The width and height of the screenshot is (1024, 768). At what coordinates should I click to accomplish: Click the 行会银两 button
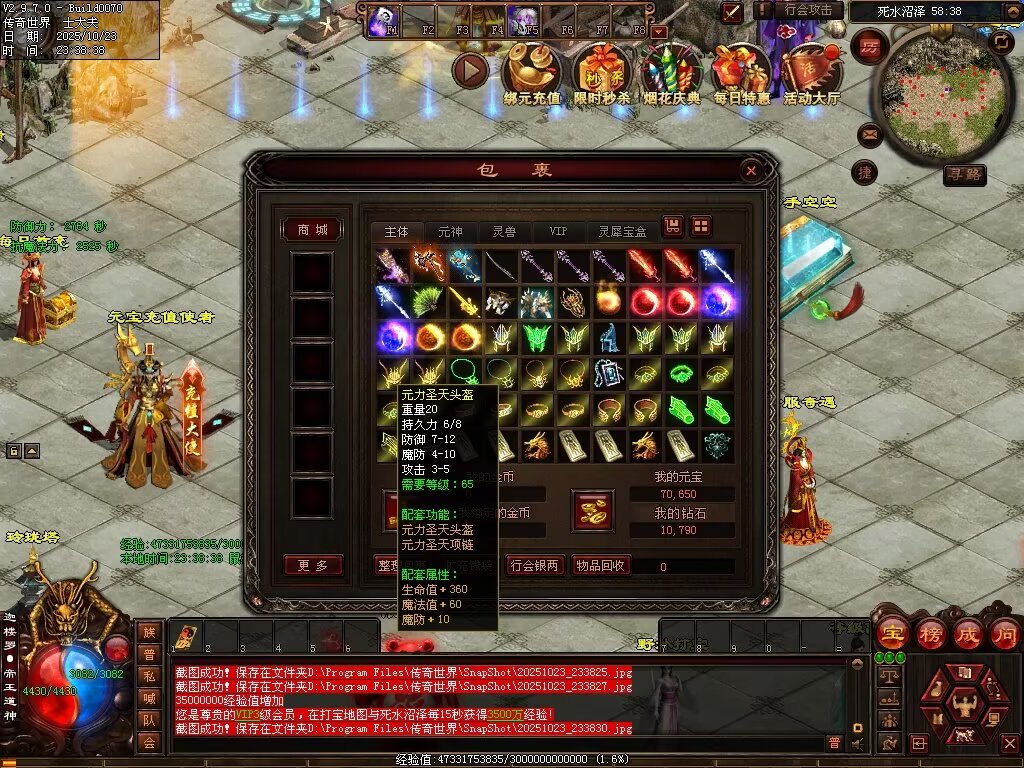(x=535, y=565)
